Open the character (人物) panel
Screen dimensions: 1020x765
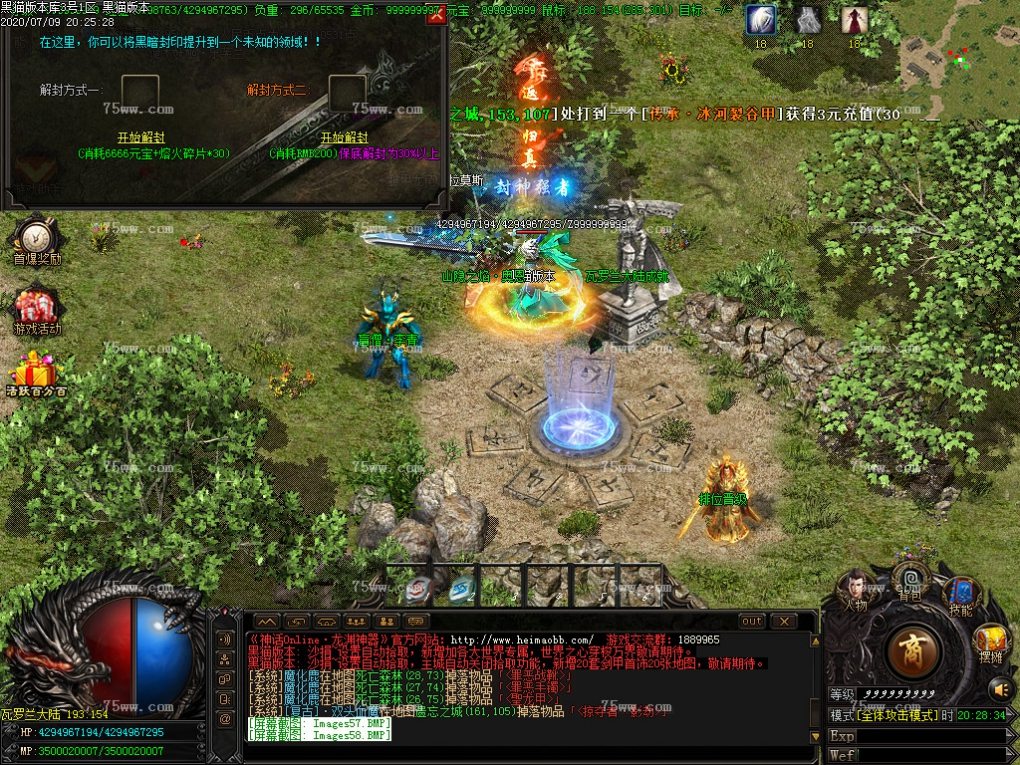pyautogui.click(x=853, y=588)
